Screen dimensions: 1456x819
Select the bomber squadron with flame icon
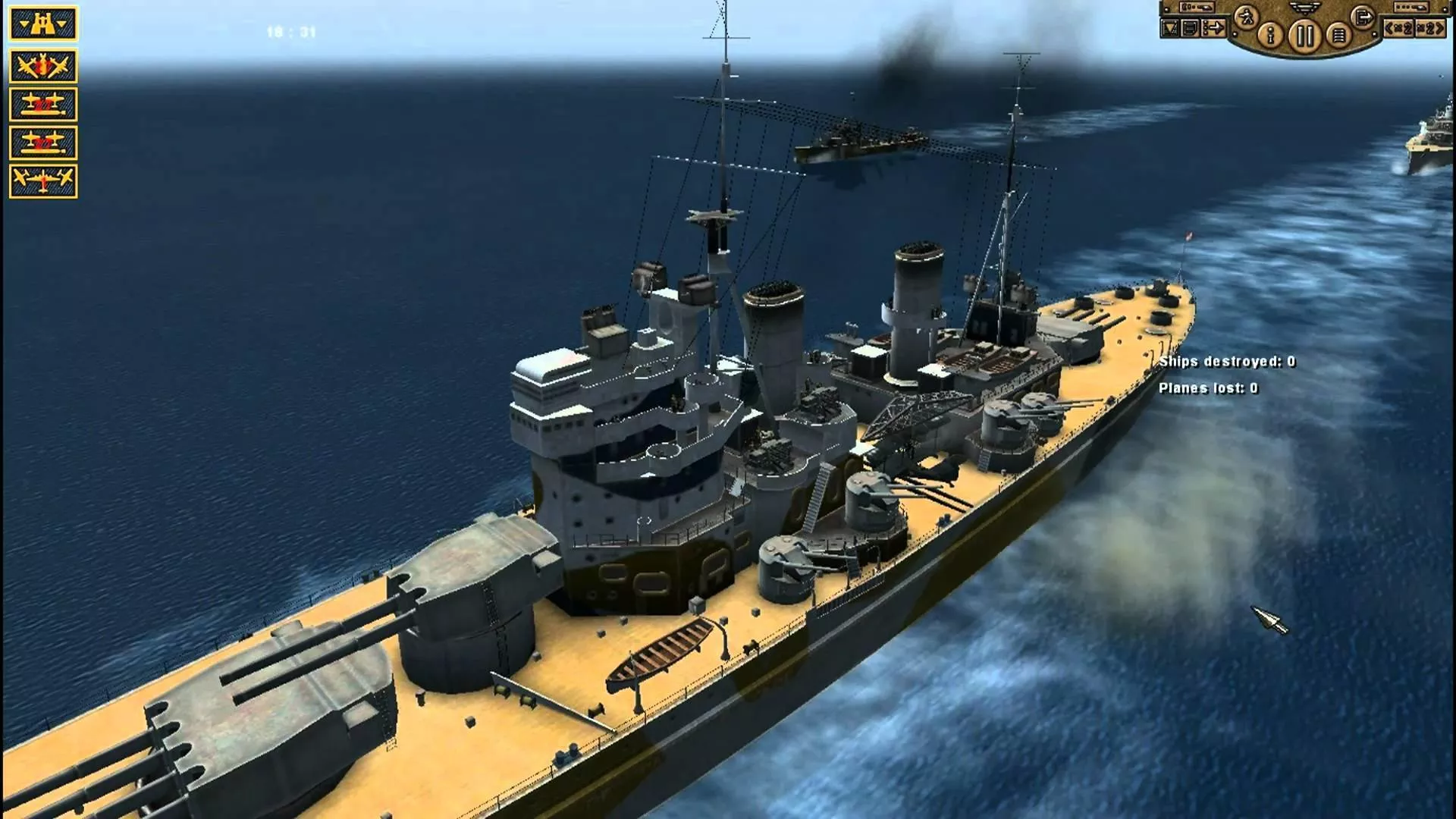[43, 66]
